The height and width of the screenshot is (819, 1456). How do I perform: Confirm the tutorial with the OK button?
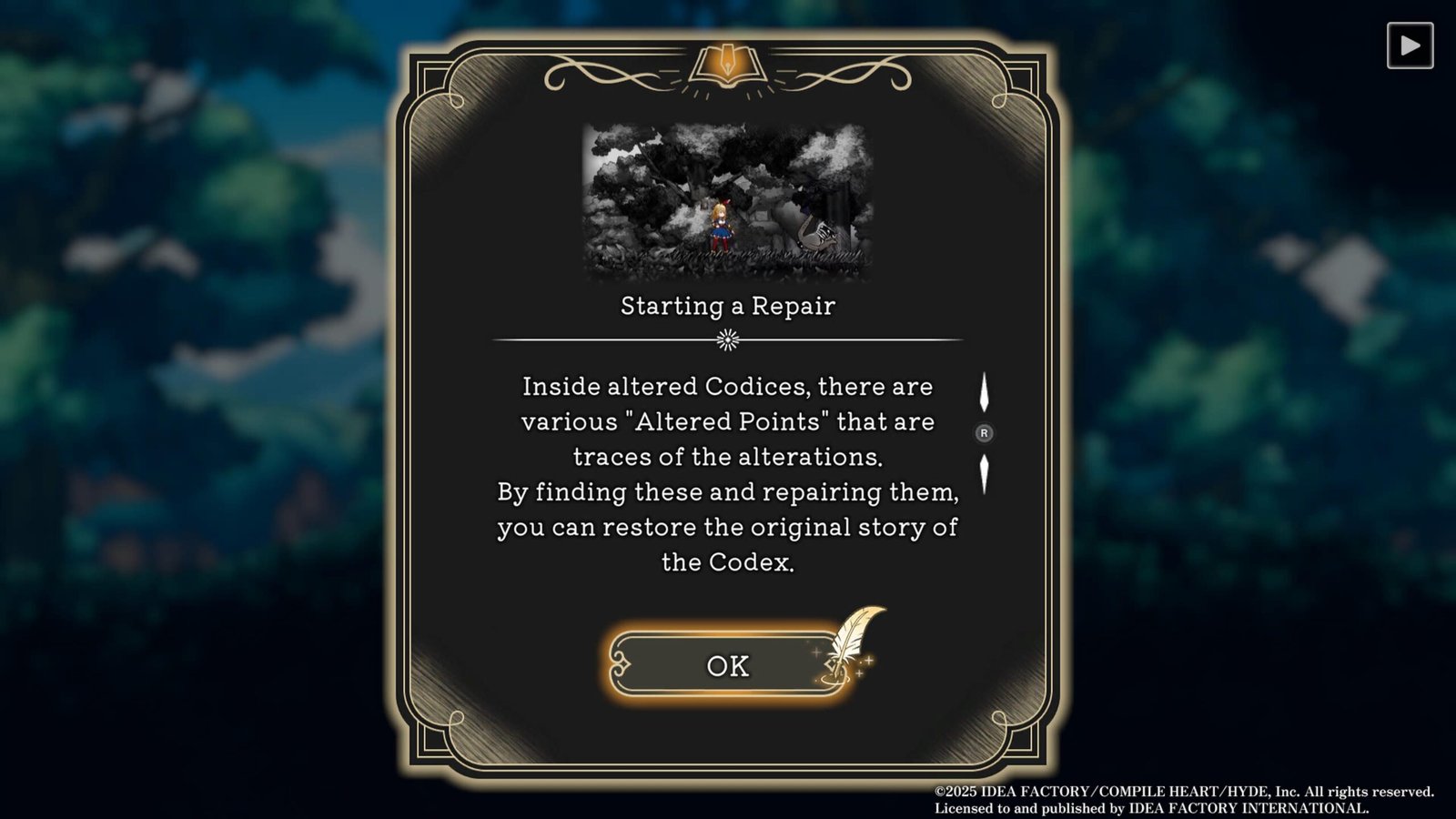pyautogui.click(x=727, y=665)
